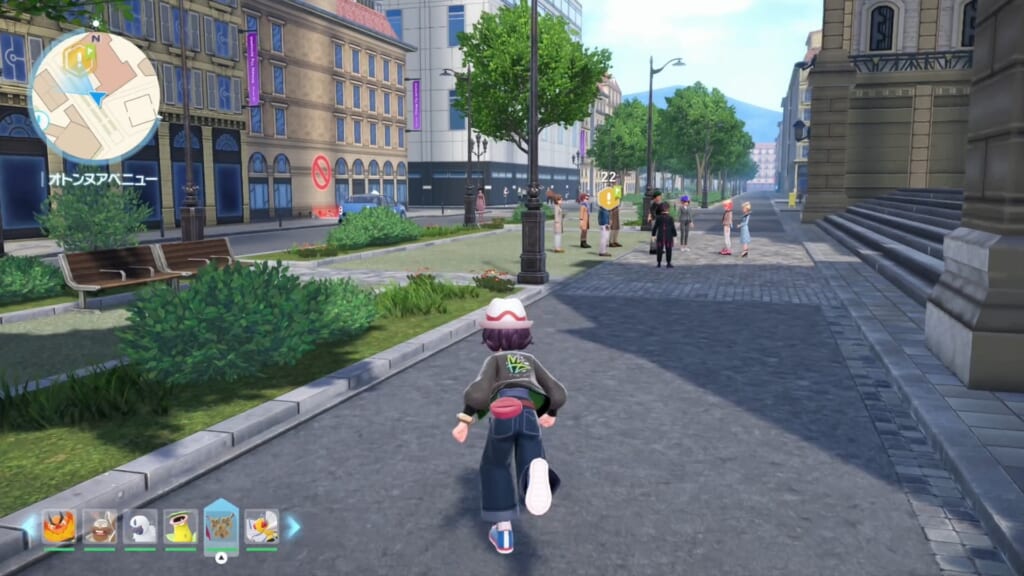Pick the yellow plant Pokémon with green leaf
The image size is (1024, 576).
coord(180,527)
